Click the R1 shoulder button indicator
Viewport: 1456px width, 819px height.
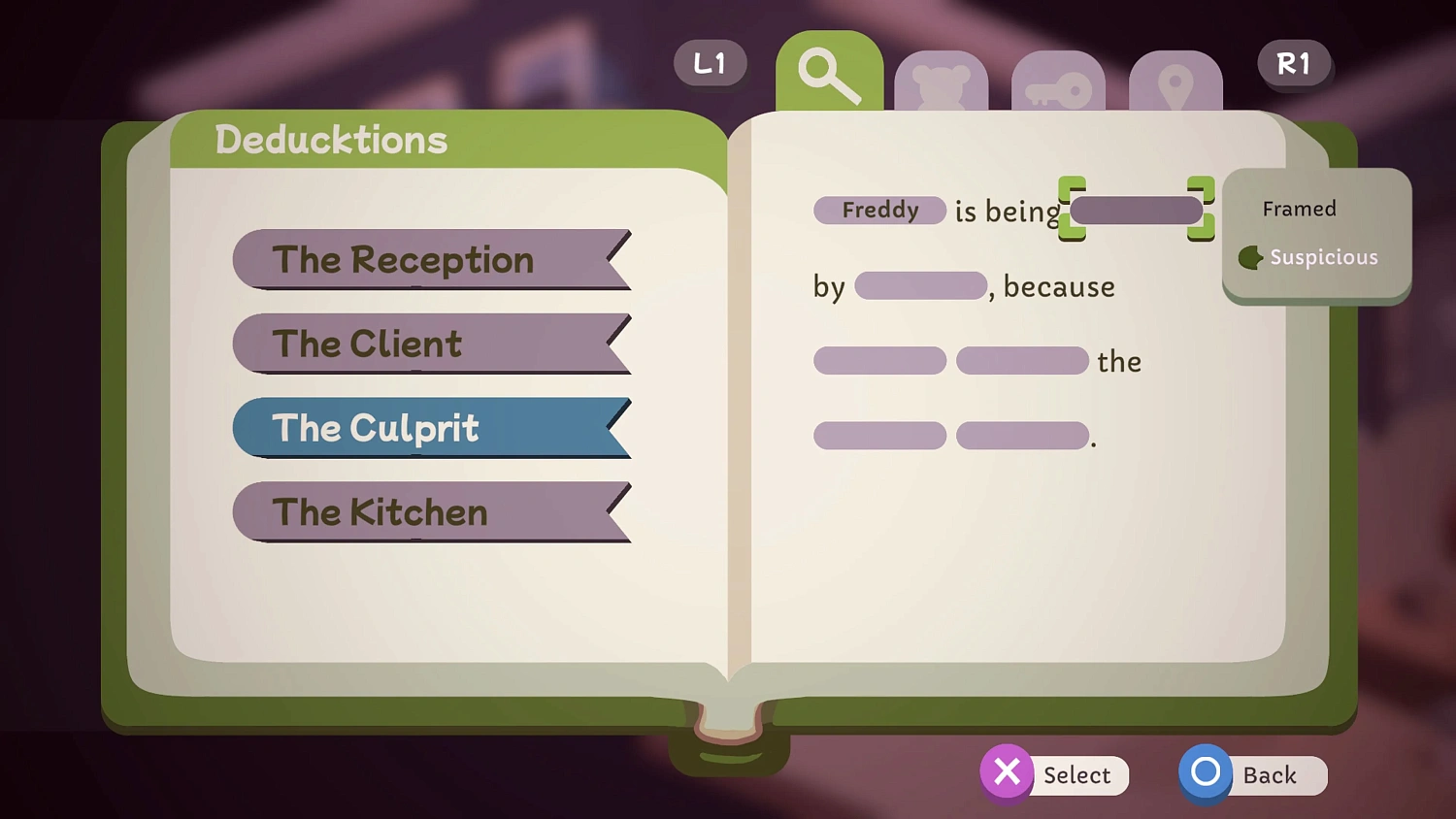click(x=1295, y=63)
